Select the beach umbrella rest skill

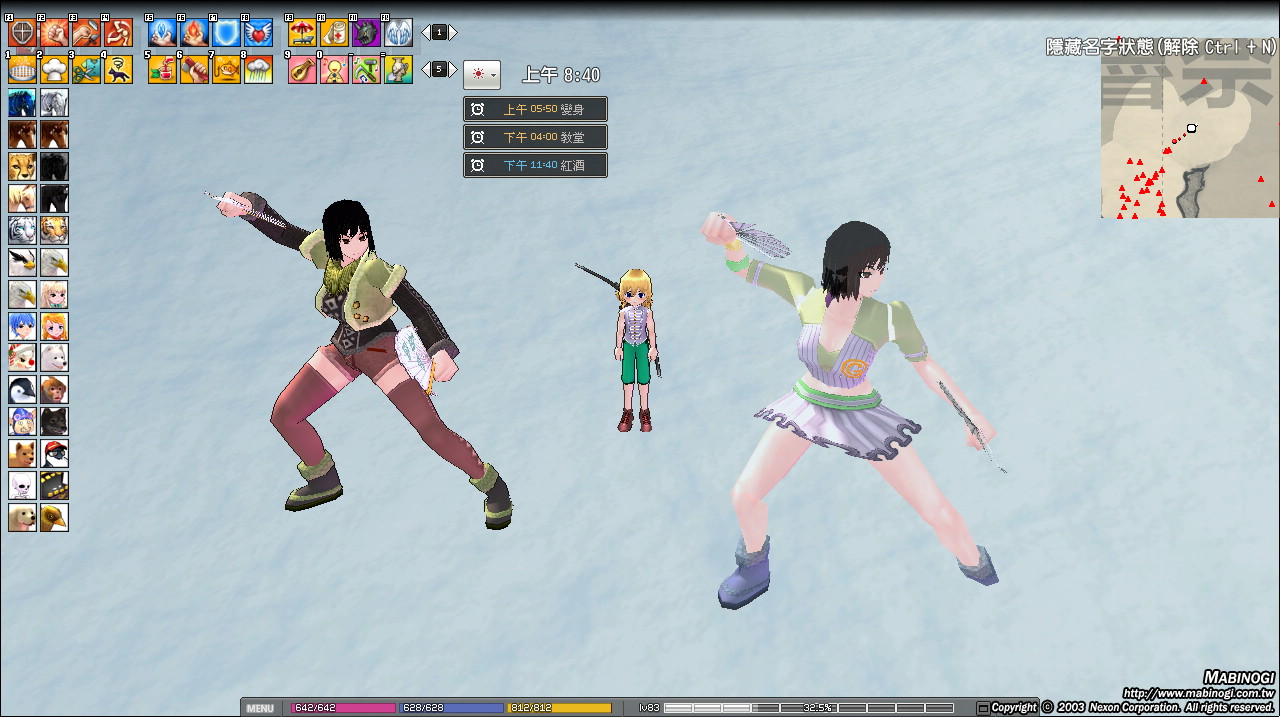point(302,33)
